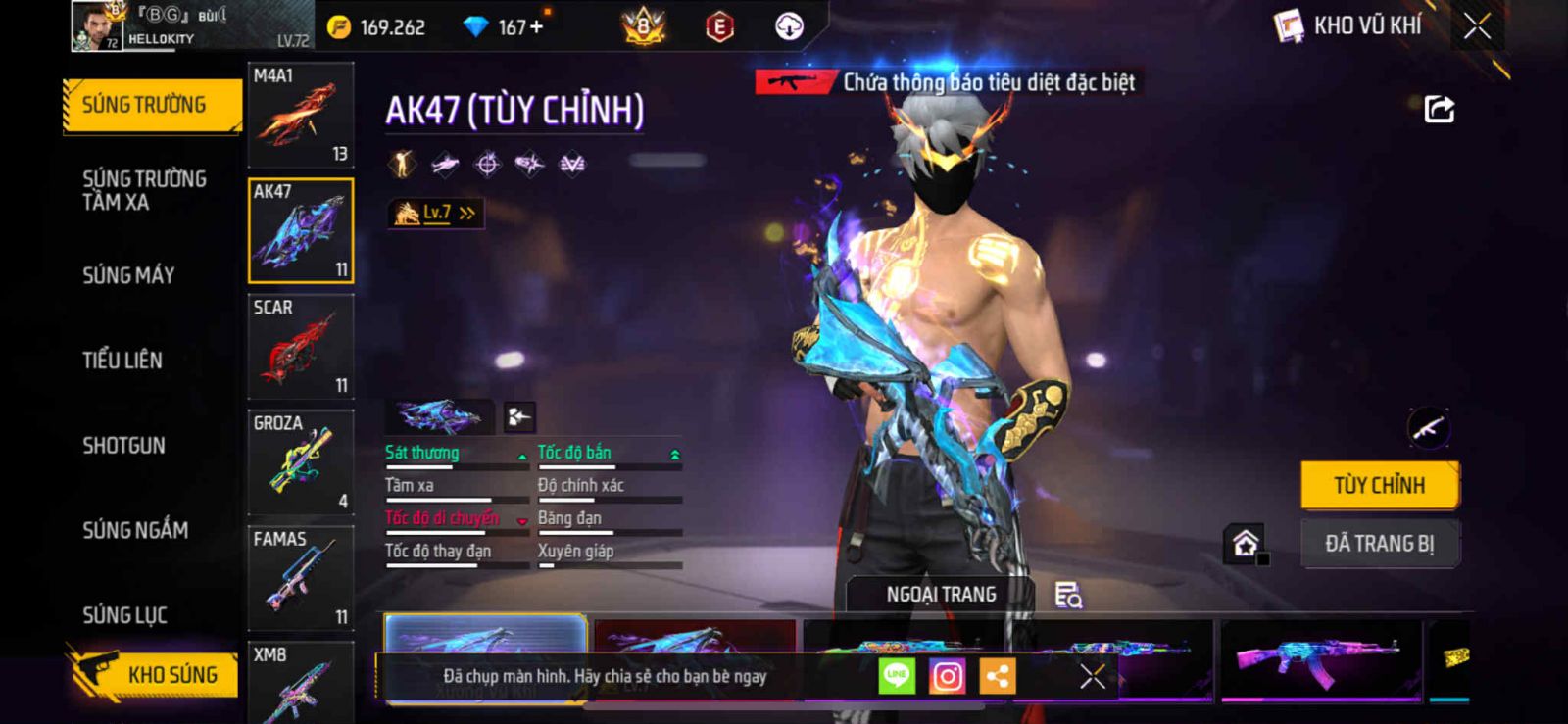Image resolution: width=1568 pixels, height=724 pixels.
Task: Share the screenshot via LINE
Action: tap(896, 676)
